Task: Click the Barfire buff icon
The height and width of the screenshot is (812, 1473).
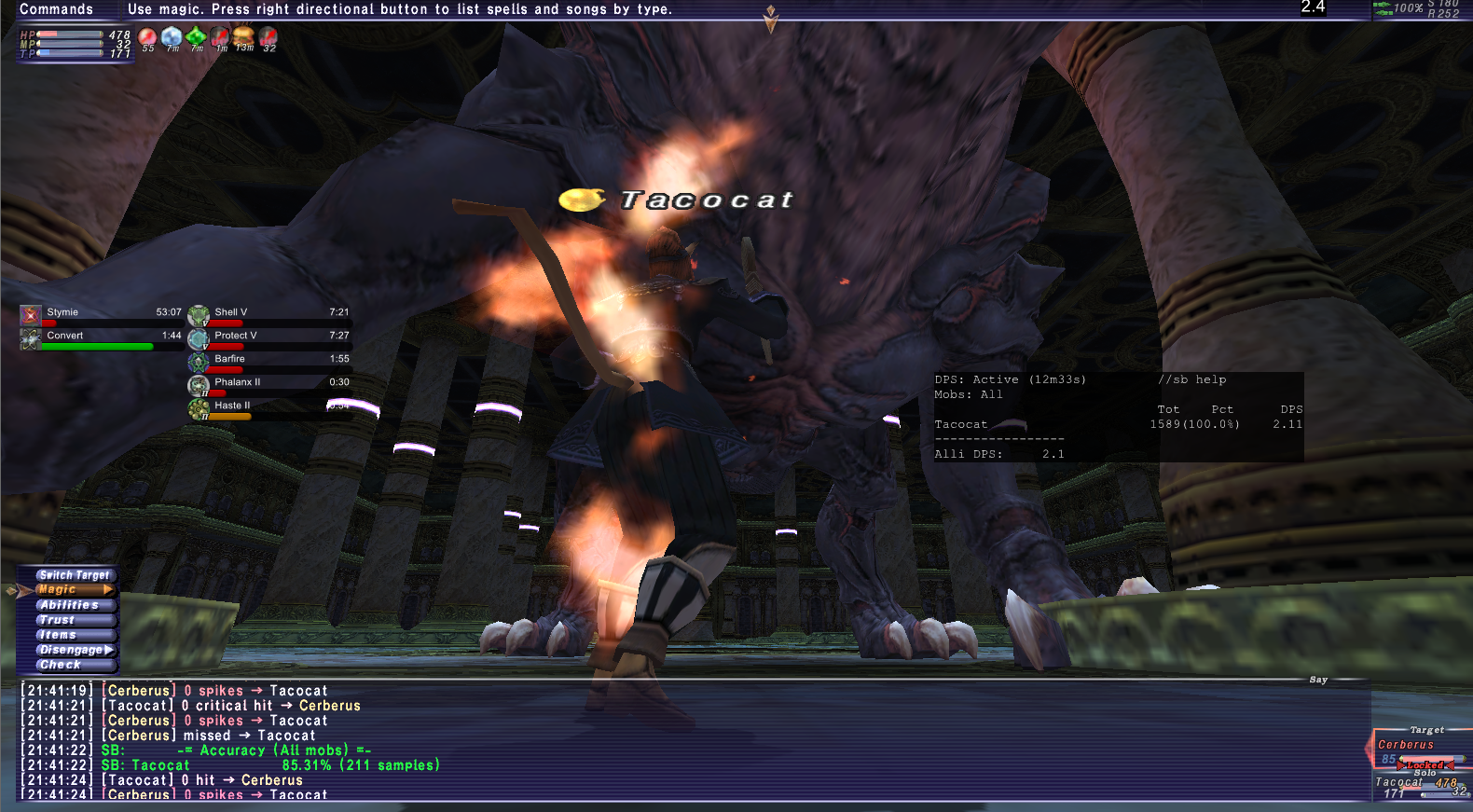Action: pos(198,361)
